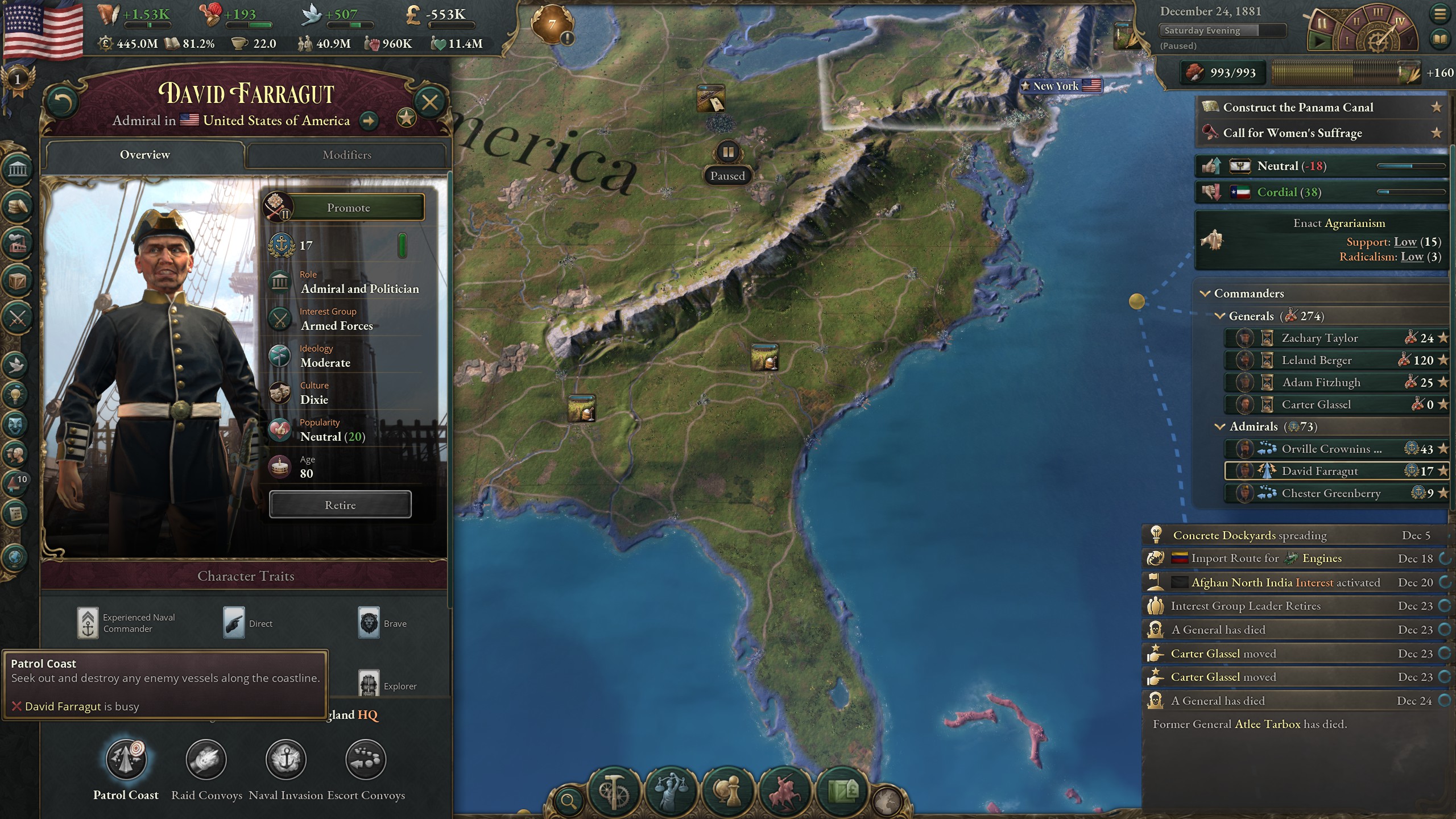This screenshot has width=1456, height=819.
Task: Collapse the Commanders section
Action: pyautogui.click(x=1205, y=293)
